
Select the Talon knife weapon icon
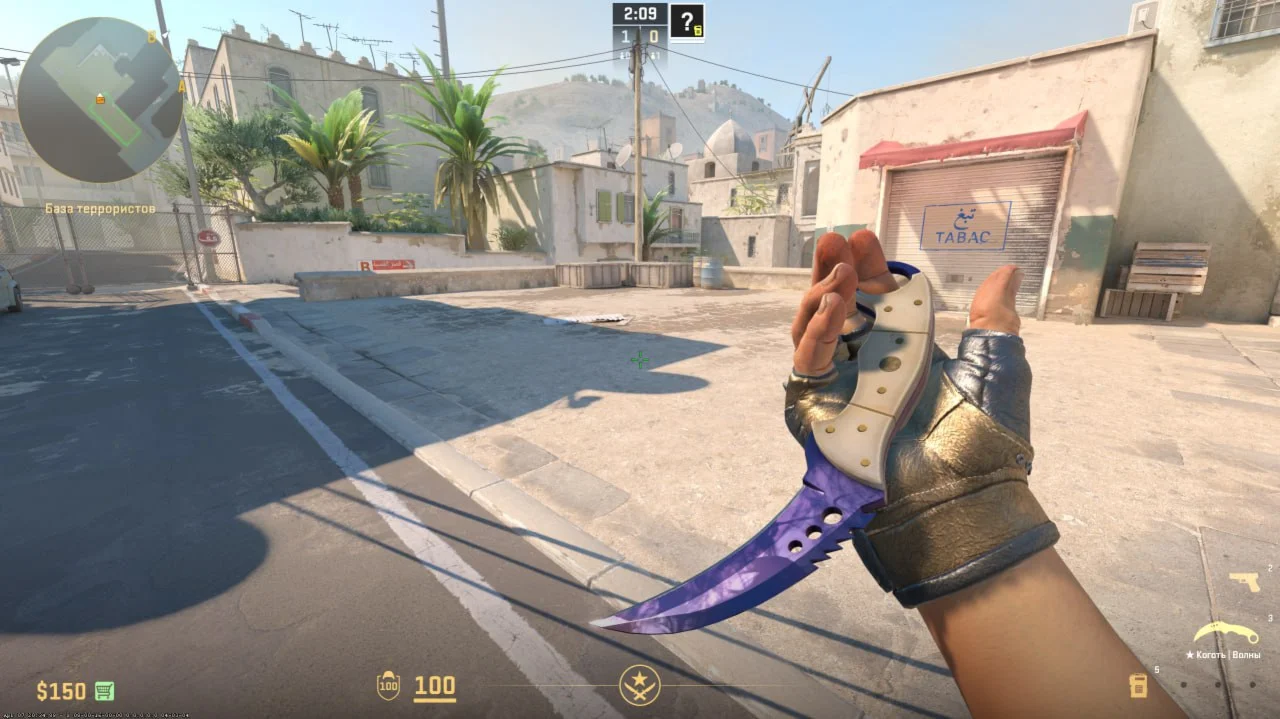click(1225, 633)
